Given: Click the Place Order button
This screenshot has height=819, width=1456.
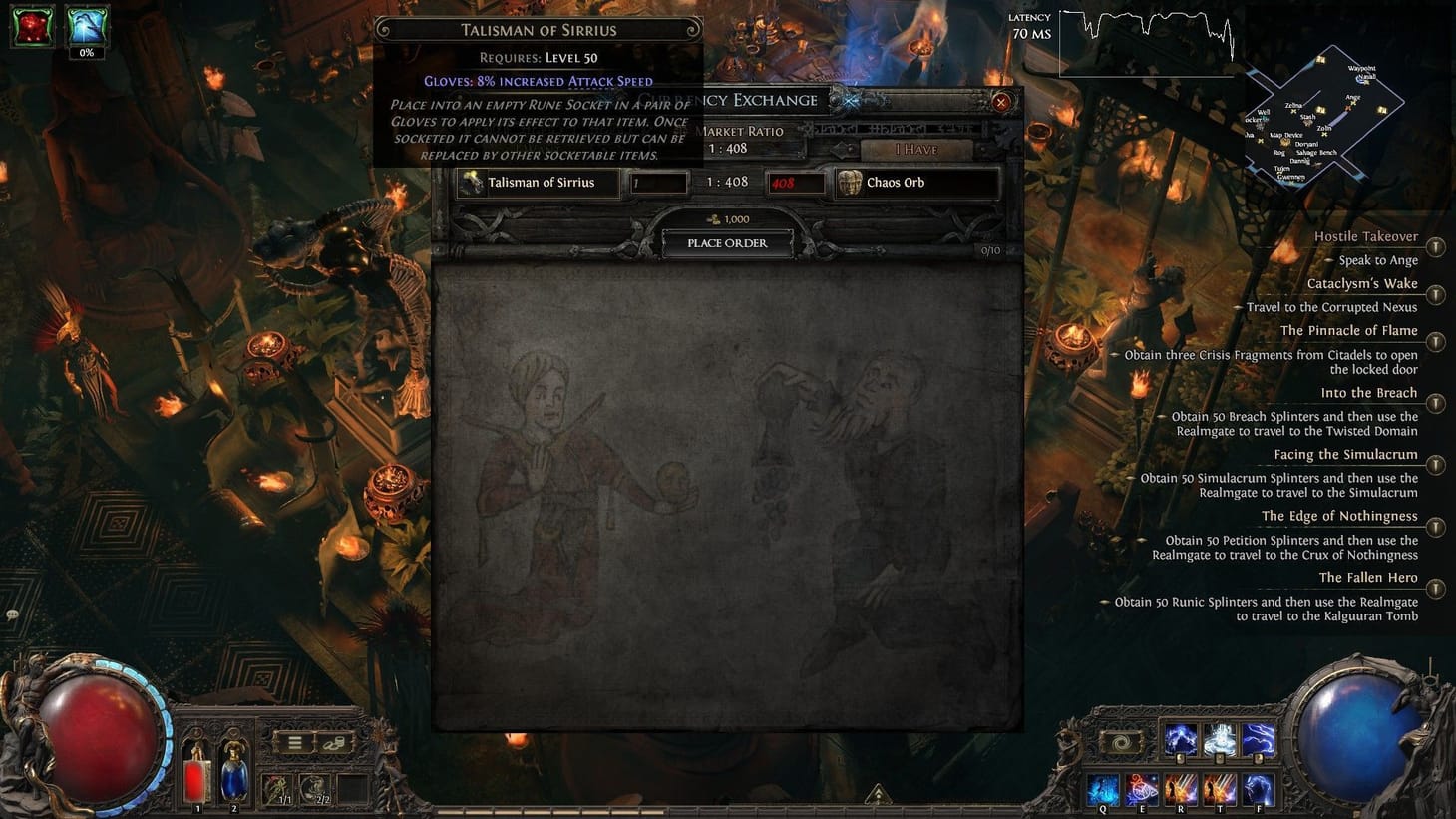Looking at the screenshot, I should 726,242.
